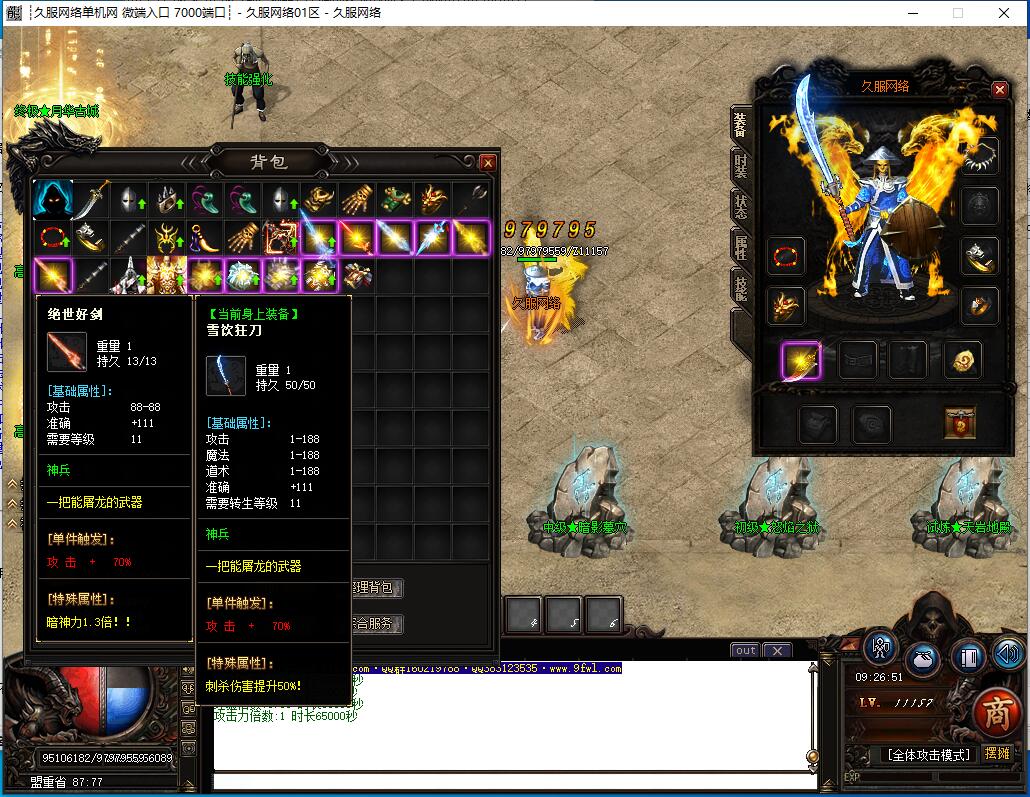
Task: Select the curved scimitar item in backpack
Action: pos(90,200)
